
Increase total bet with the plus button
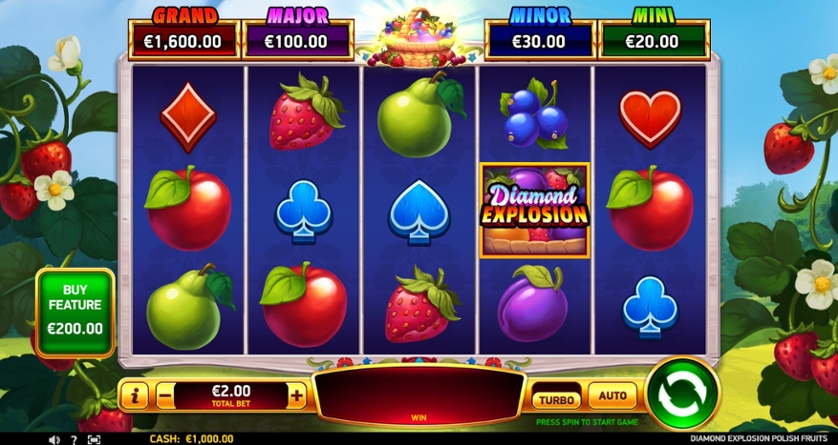tap(297, 395)
